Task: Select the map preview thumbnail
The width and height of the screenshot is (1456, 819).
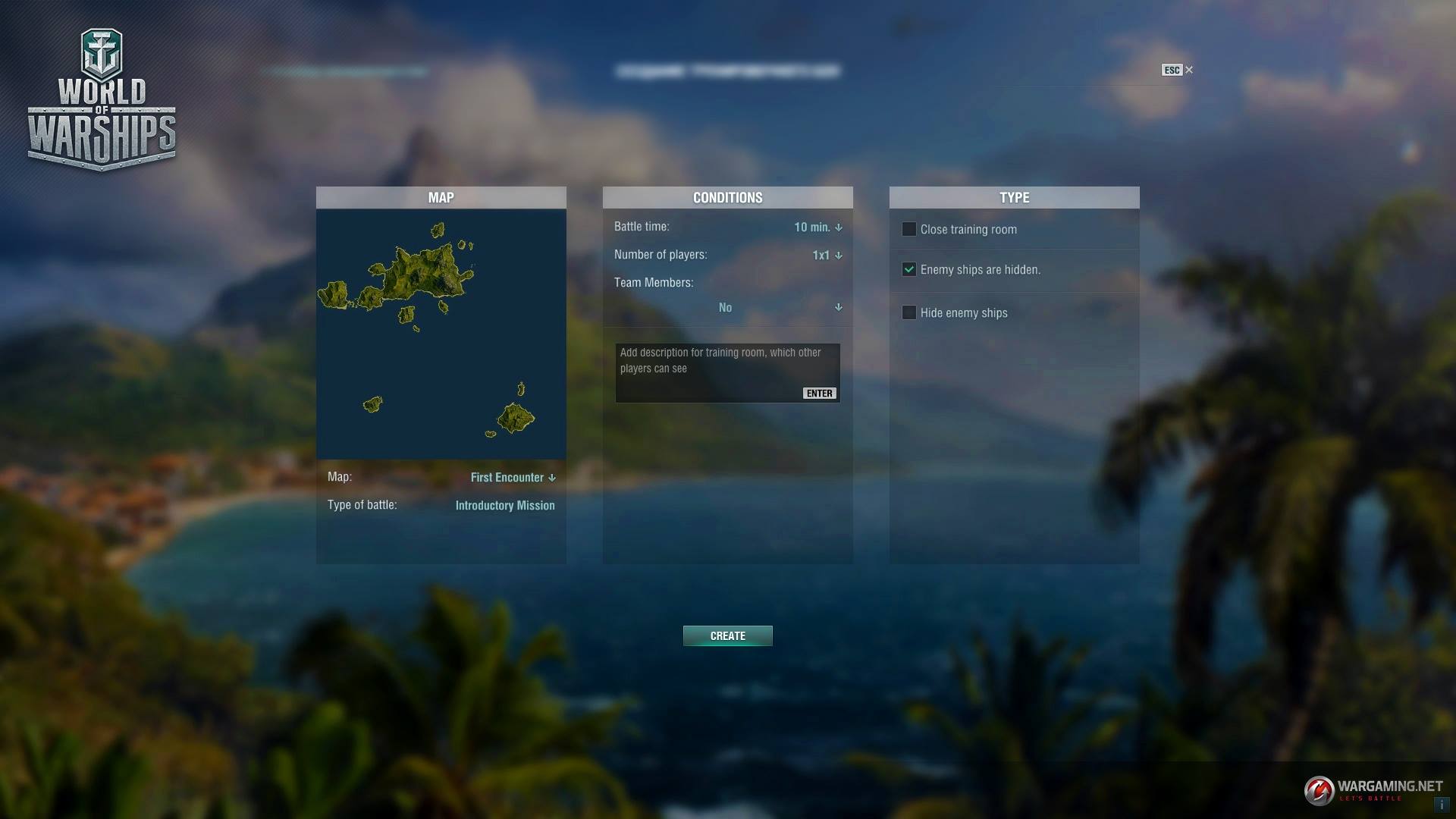Action: (441, 334)
